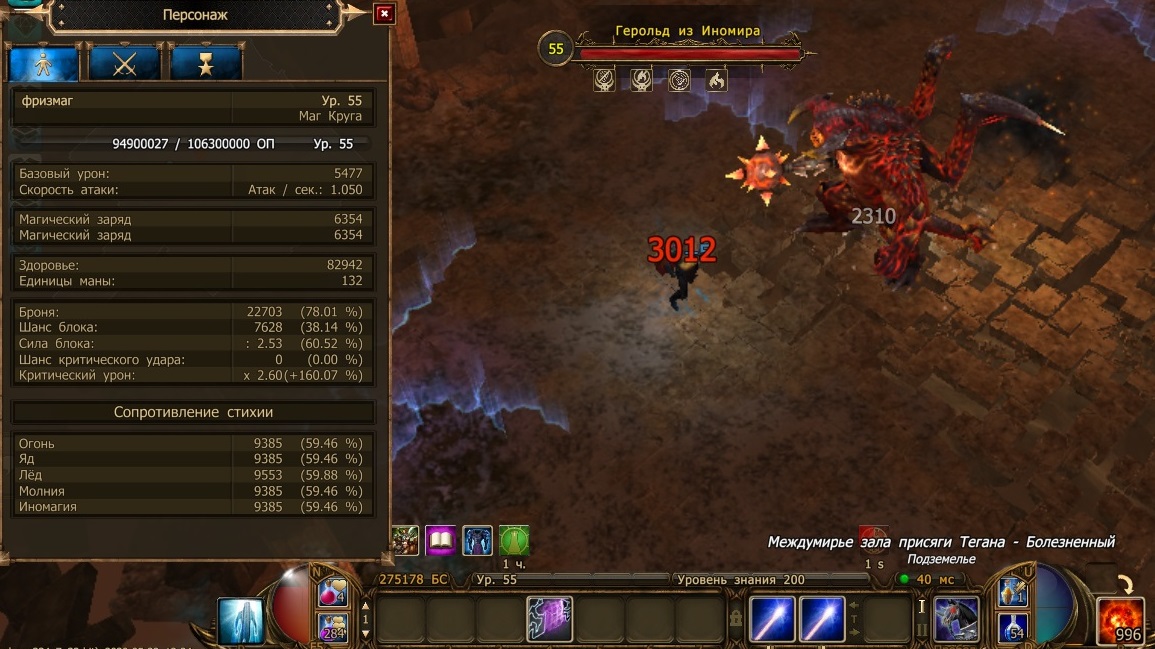Select the character figure stats tab

[44, 64]
